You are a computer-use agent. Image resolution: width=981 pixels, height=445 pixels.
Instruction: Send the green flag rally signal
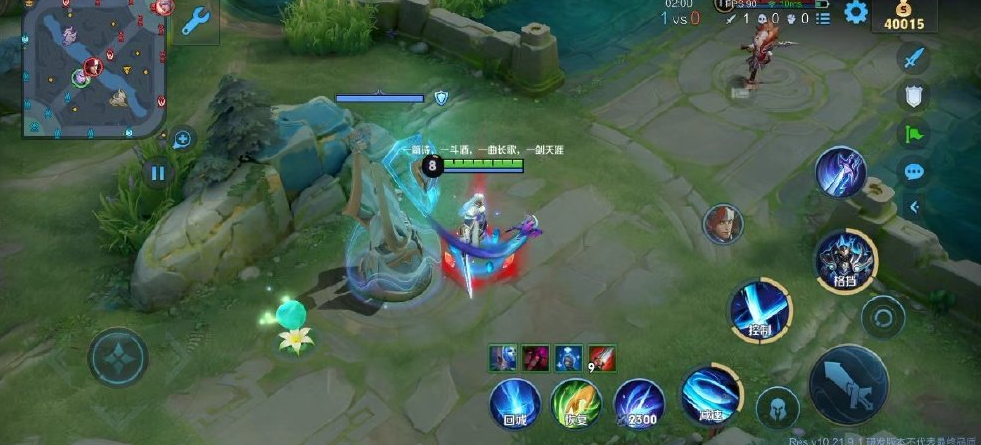[x=913, y=133]
